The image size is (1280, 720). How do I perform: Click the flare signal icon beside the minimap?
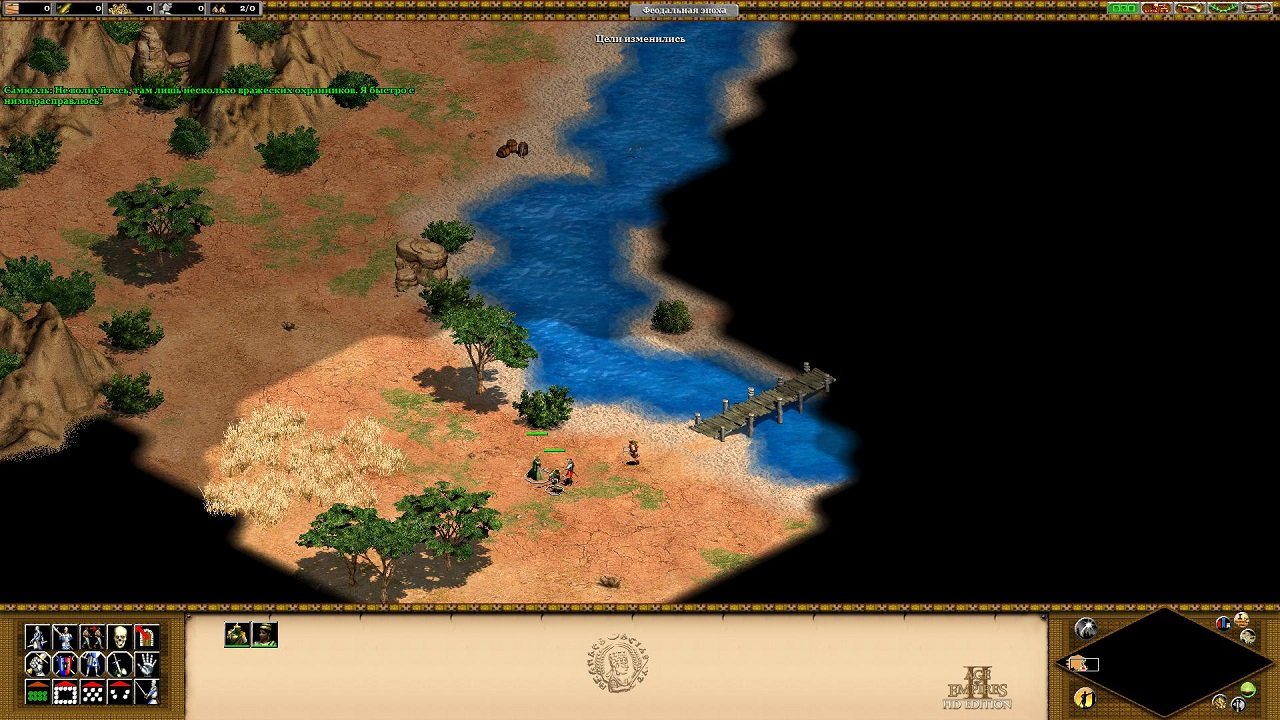(x=1086, y=627)
